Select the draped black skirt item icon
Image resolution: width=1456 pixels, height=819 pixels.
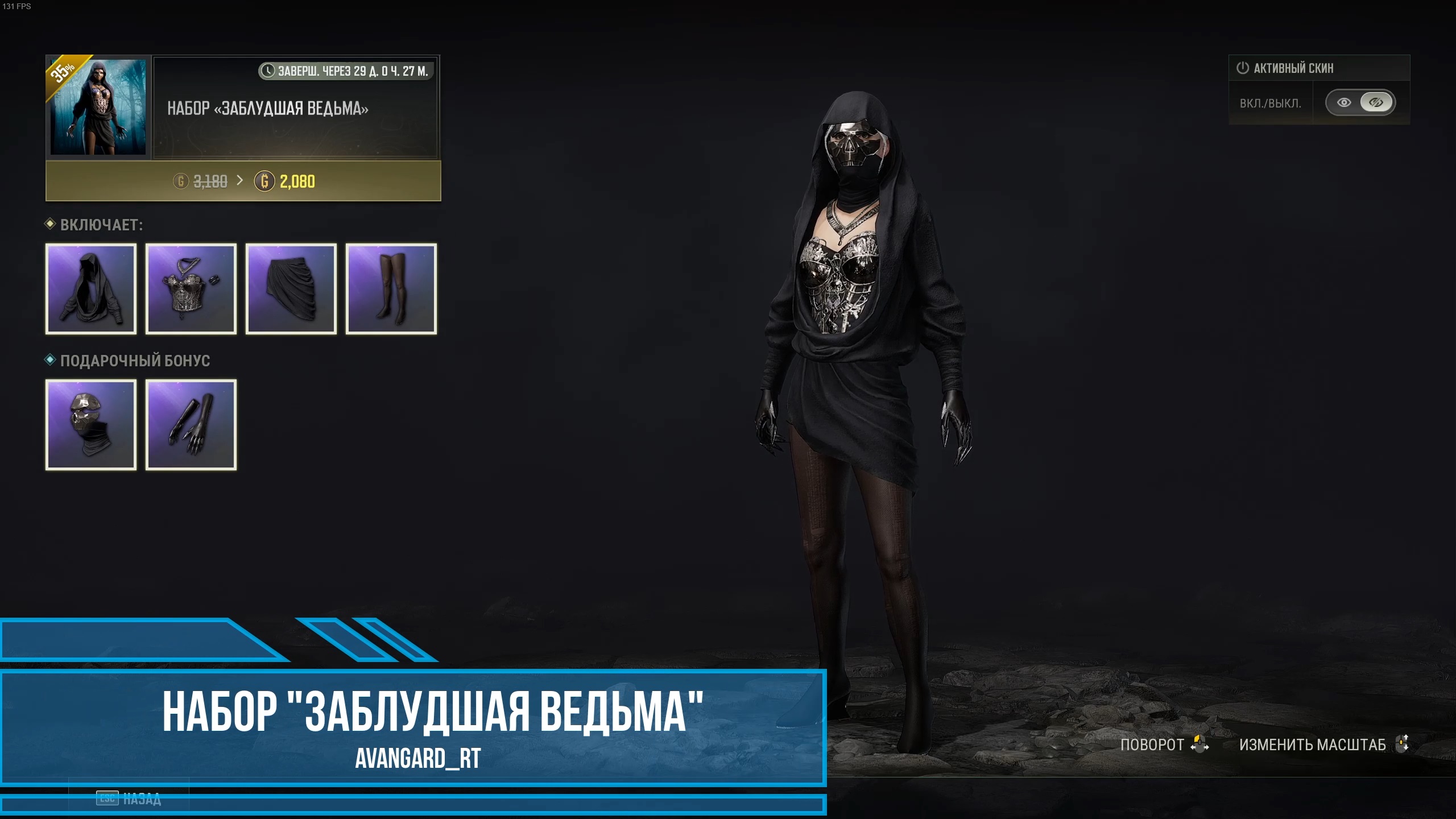[x=291, y=289]
